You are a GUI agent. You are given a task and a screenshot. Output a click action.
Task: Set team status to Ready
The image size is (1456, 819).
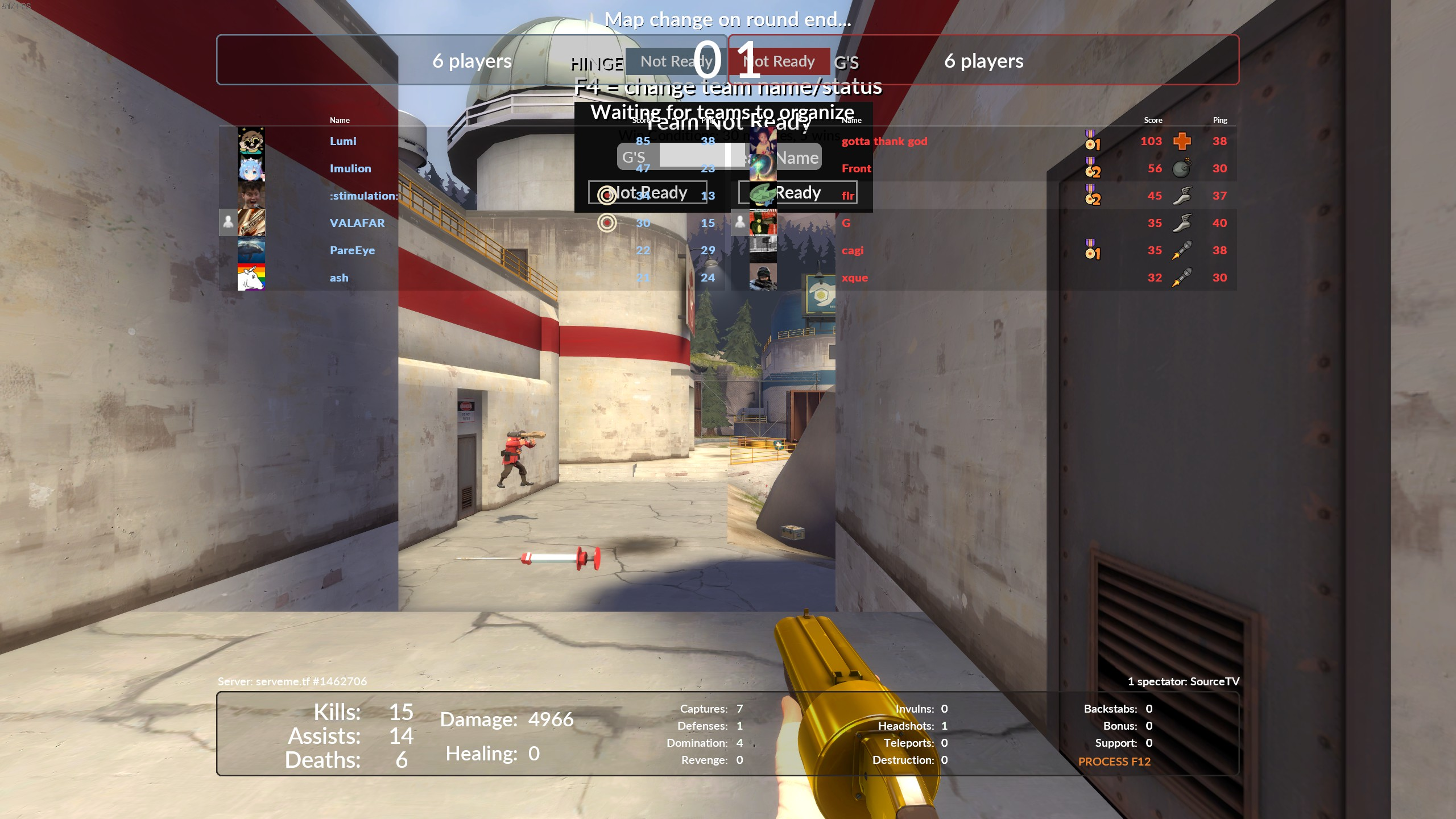point(797,192)
